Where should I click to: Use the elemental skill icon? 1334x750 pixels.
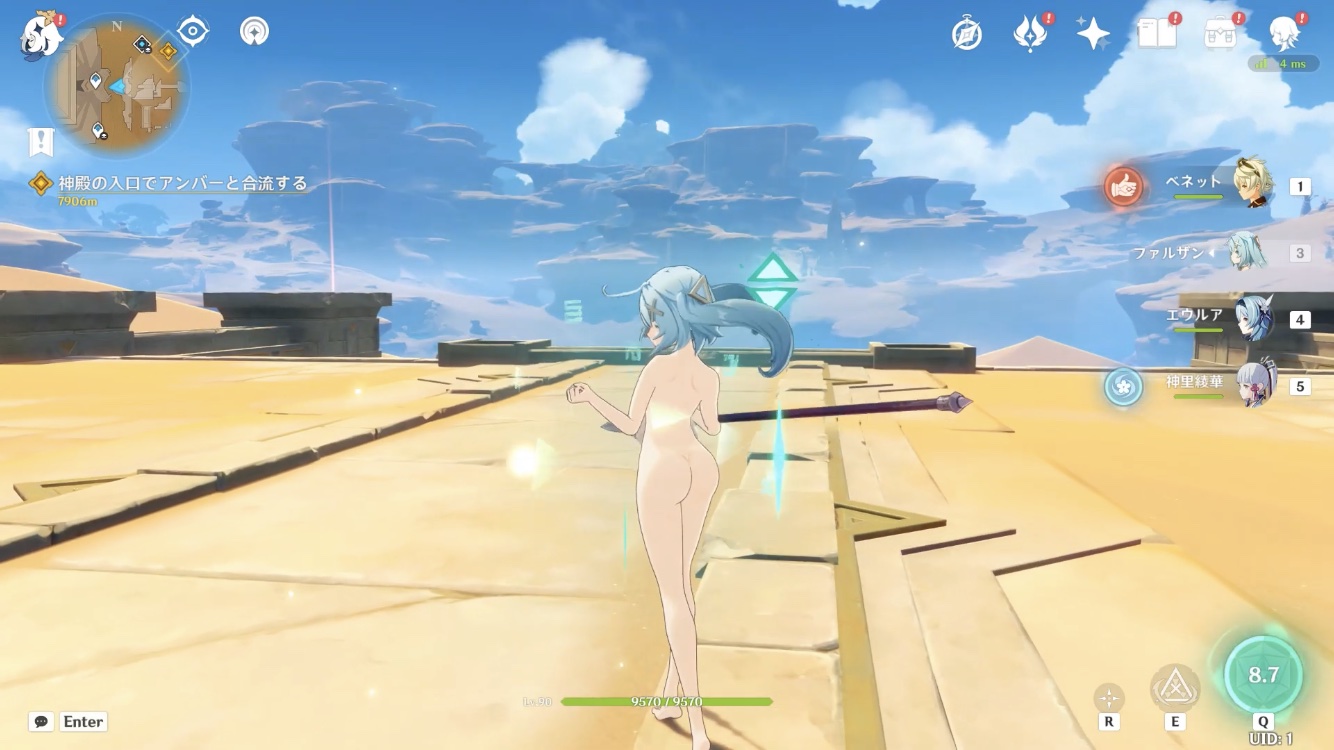click(x=1175, y=689)
